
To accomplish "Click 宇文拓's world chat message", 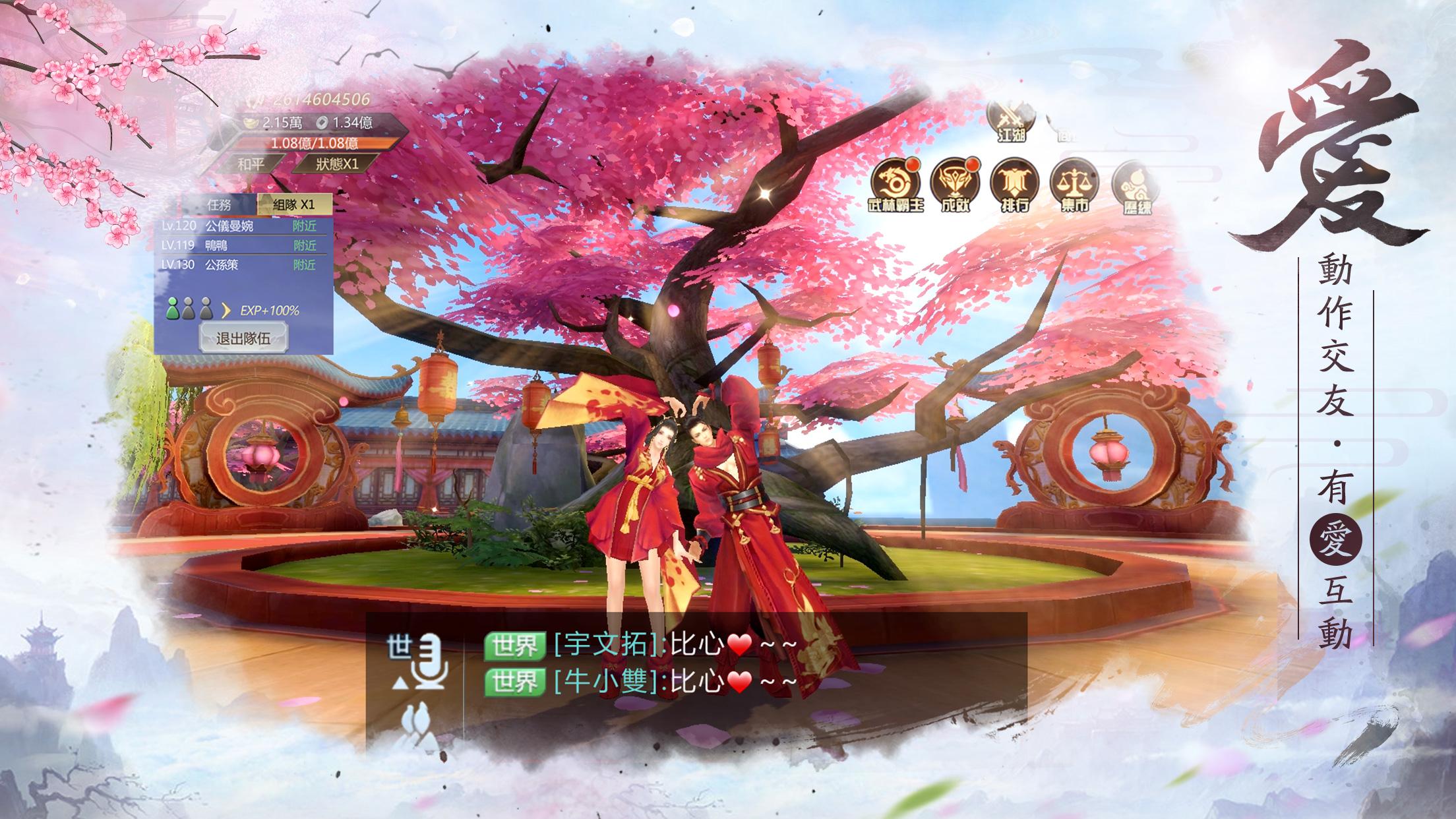I will tap(673, 645).
